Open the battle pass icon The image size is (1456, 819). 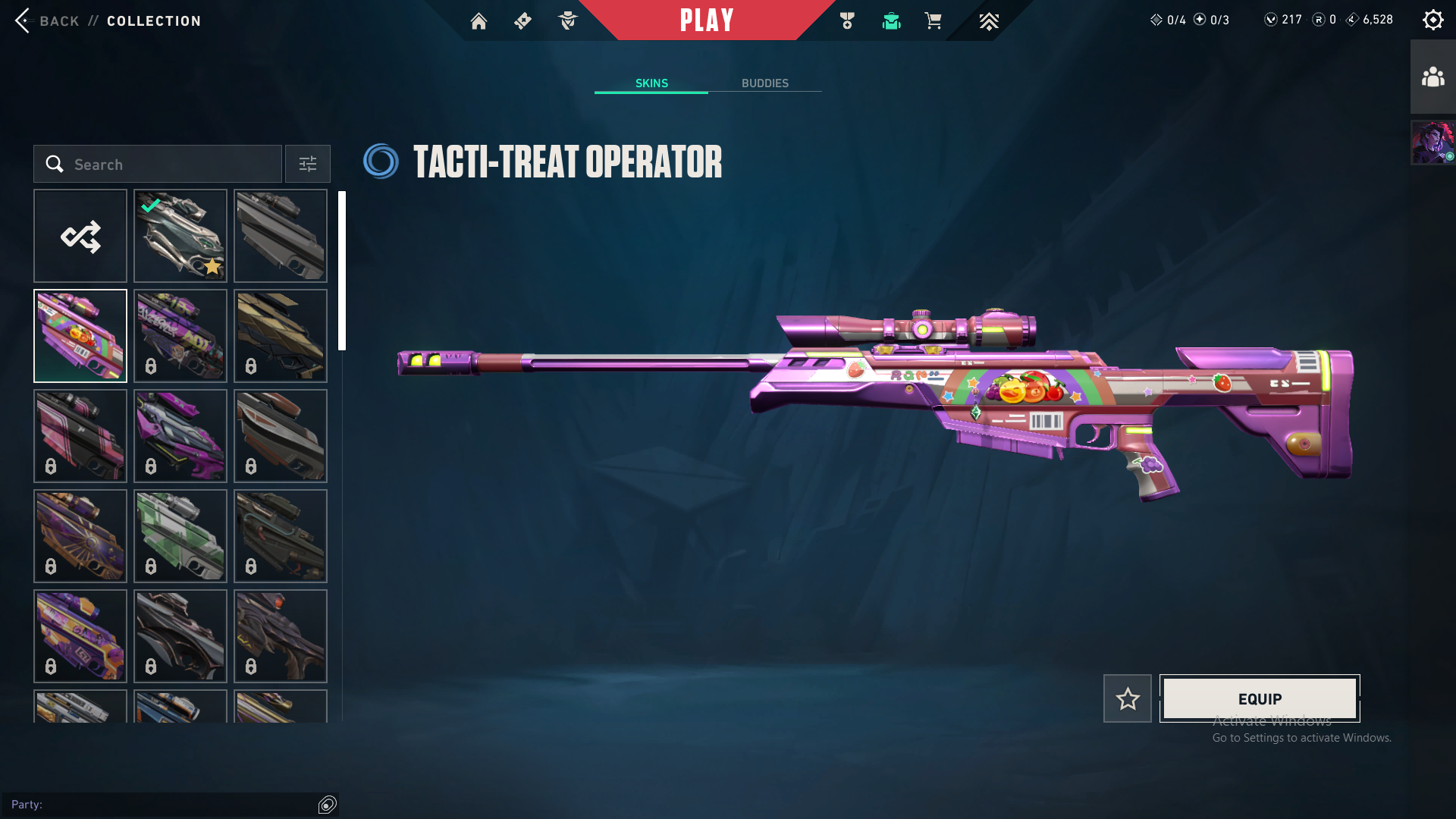tap(522, 21)
